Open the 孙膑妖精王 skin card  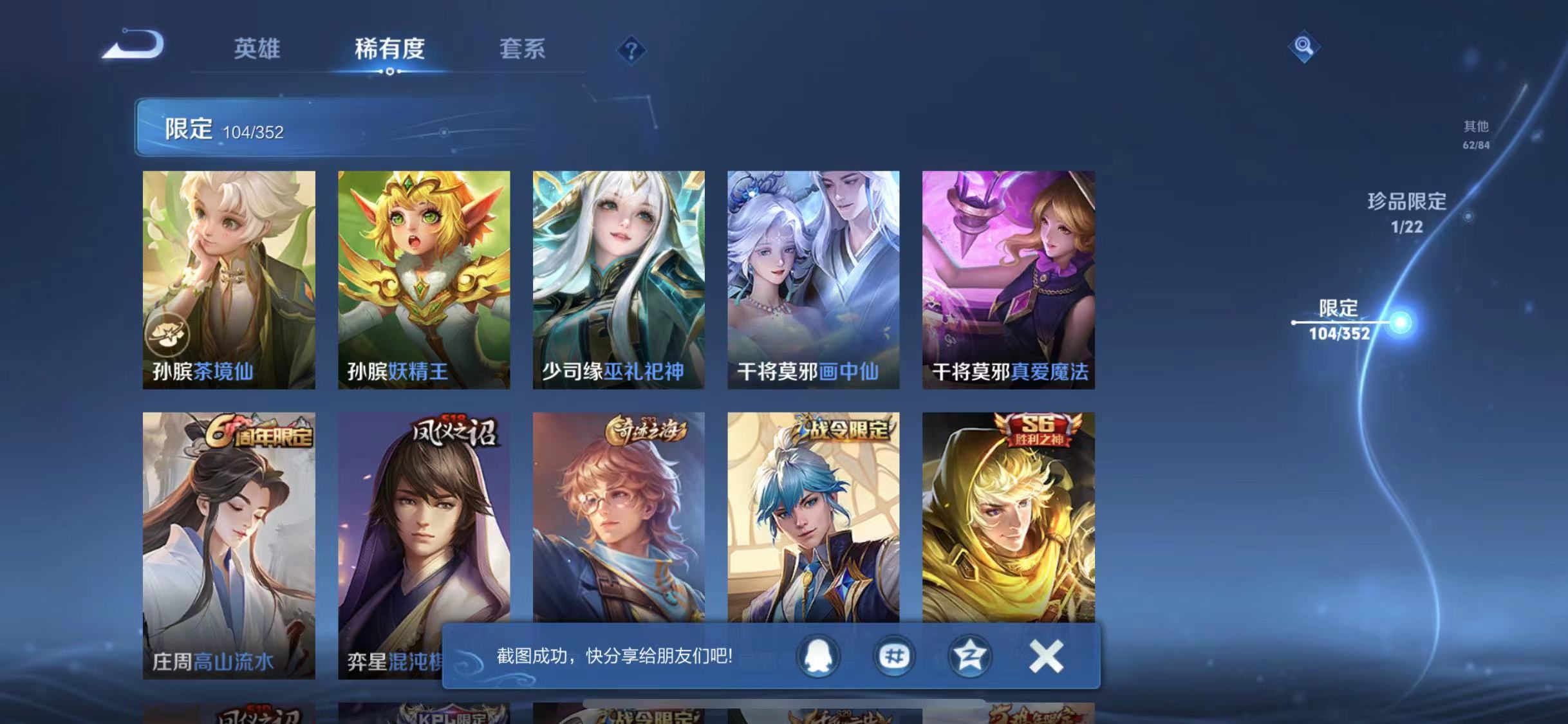(x=422, y=277)
